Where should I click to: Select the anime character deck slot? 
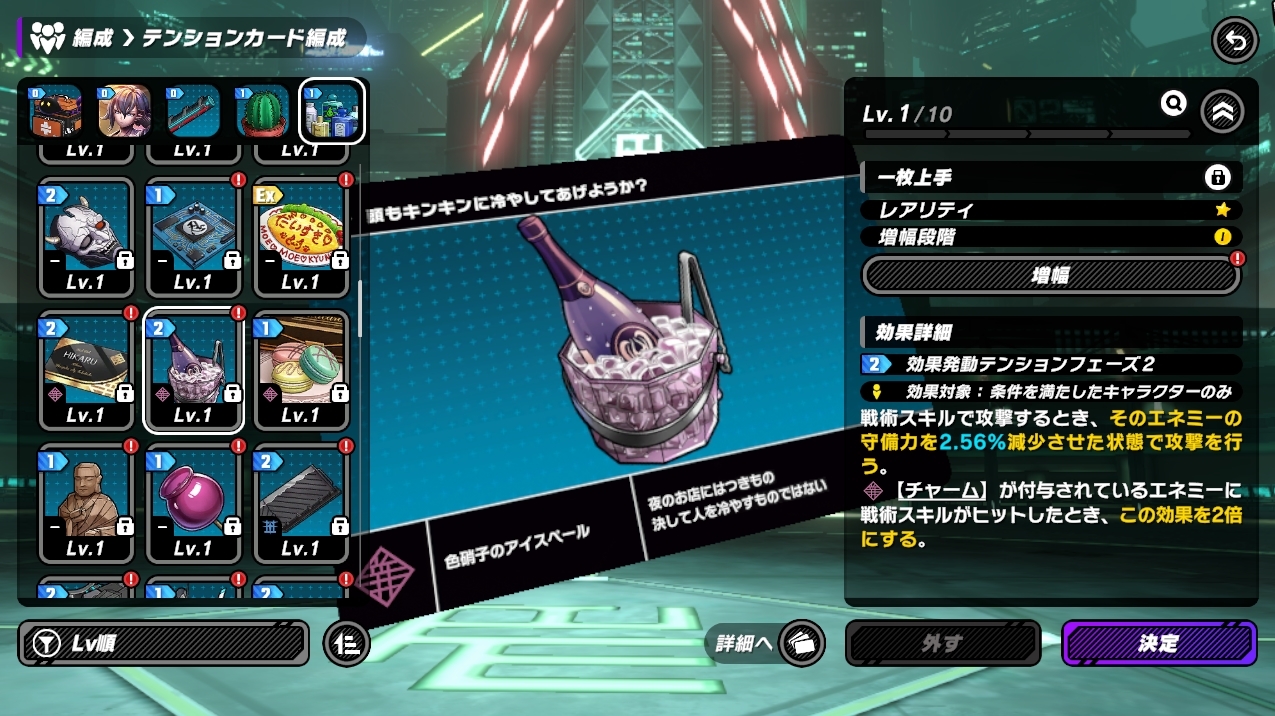point(125,111)
